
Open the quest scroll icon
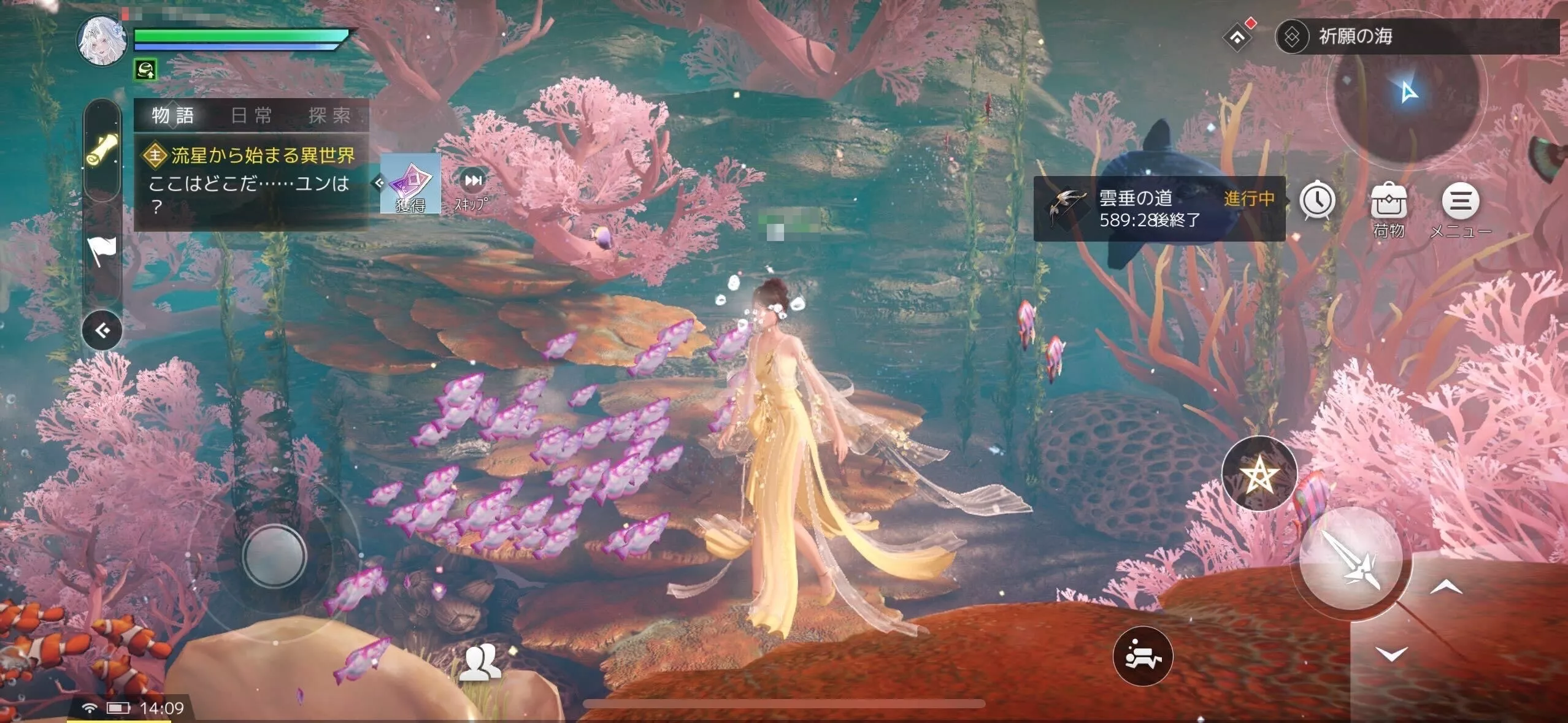(102, 151)
